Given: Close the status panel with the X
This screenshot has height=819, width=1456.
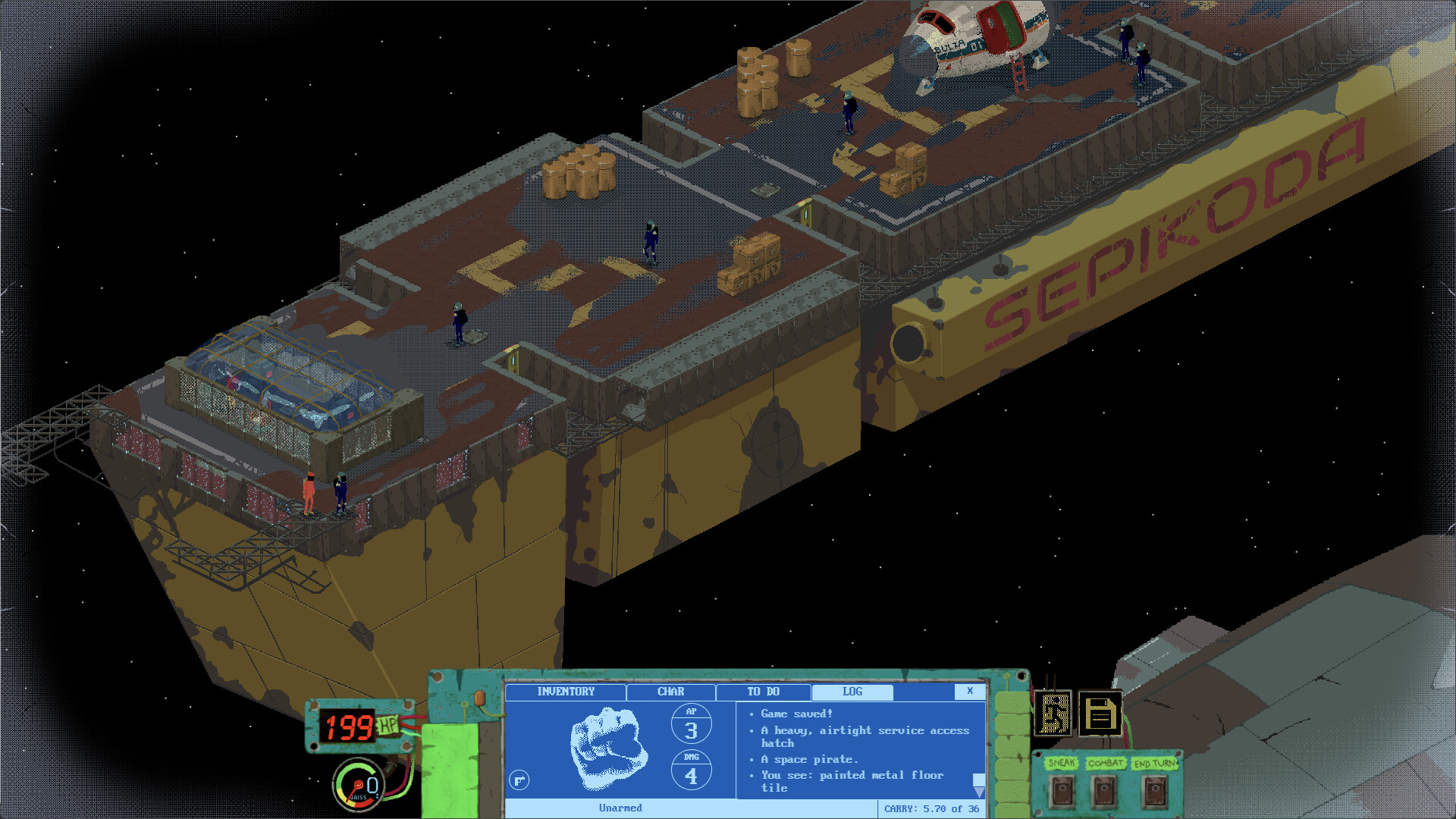Looking at the screenshot, I should click(x=970, y=692).
